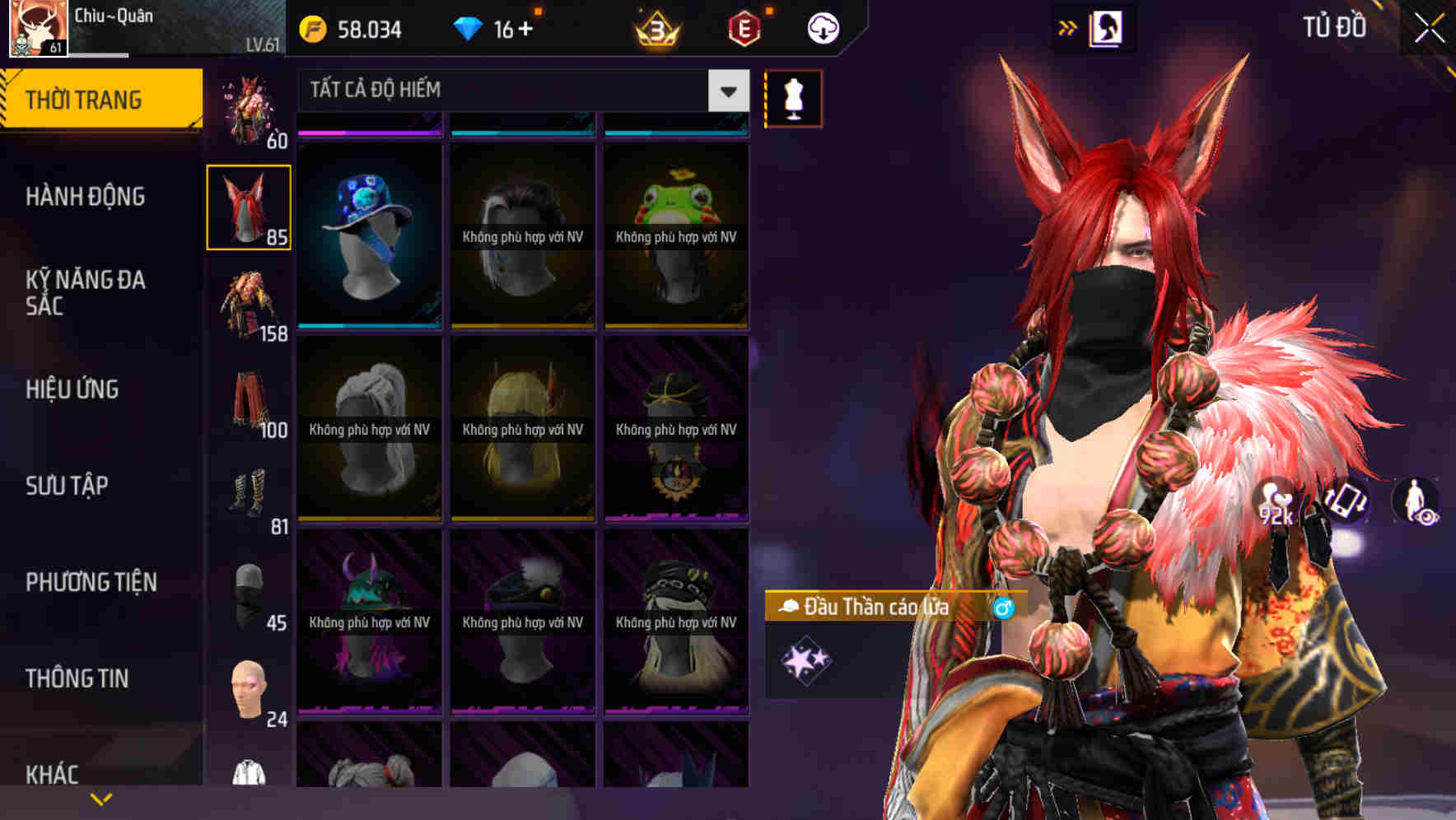1456x820 pixels.
Task: Open the THÔNG TIN section
Action: pyautogui.click(x=78, y=678)
